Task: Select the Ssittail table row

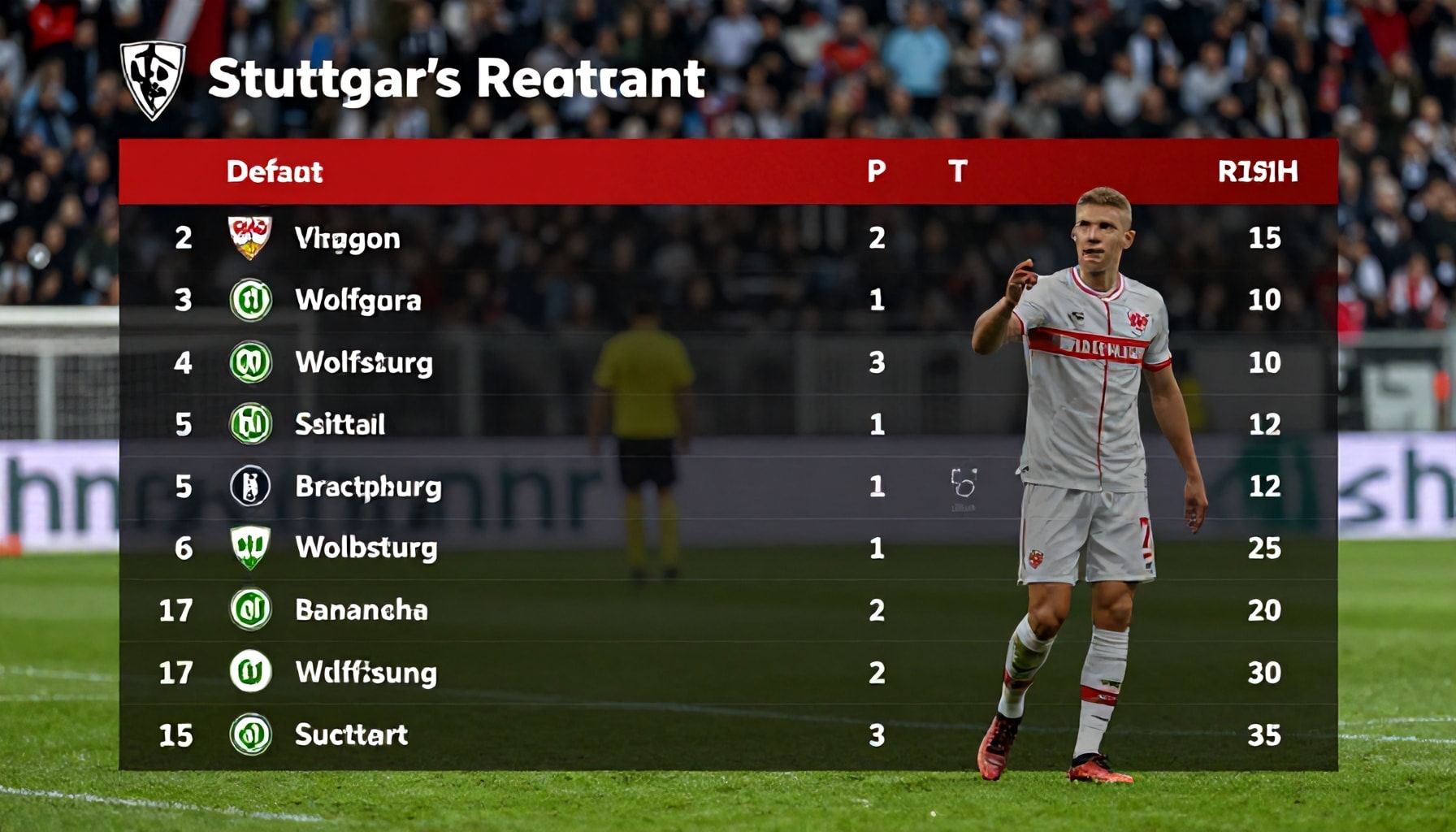Action: pyautogui.click(x=340, y=424)
